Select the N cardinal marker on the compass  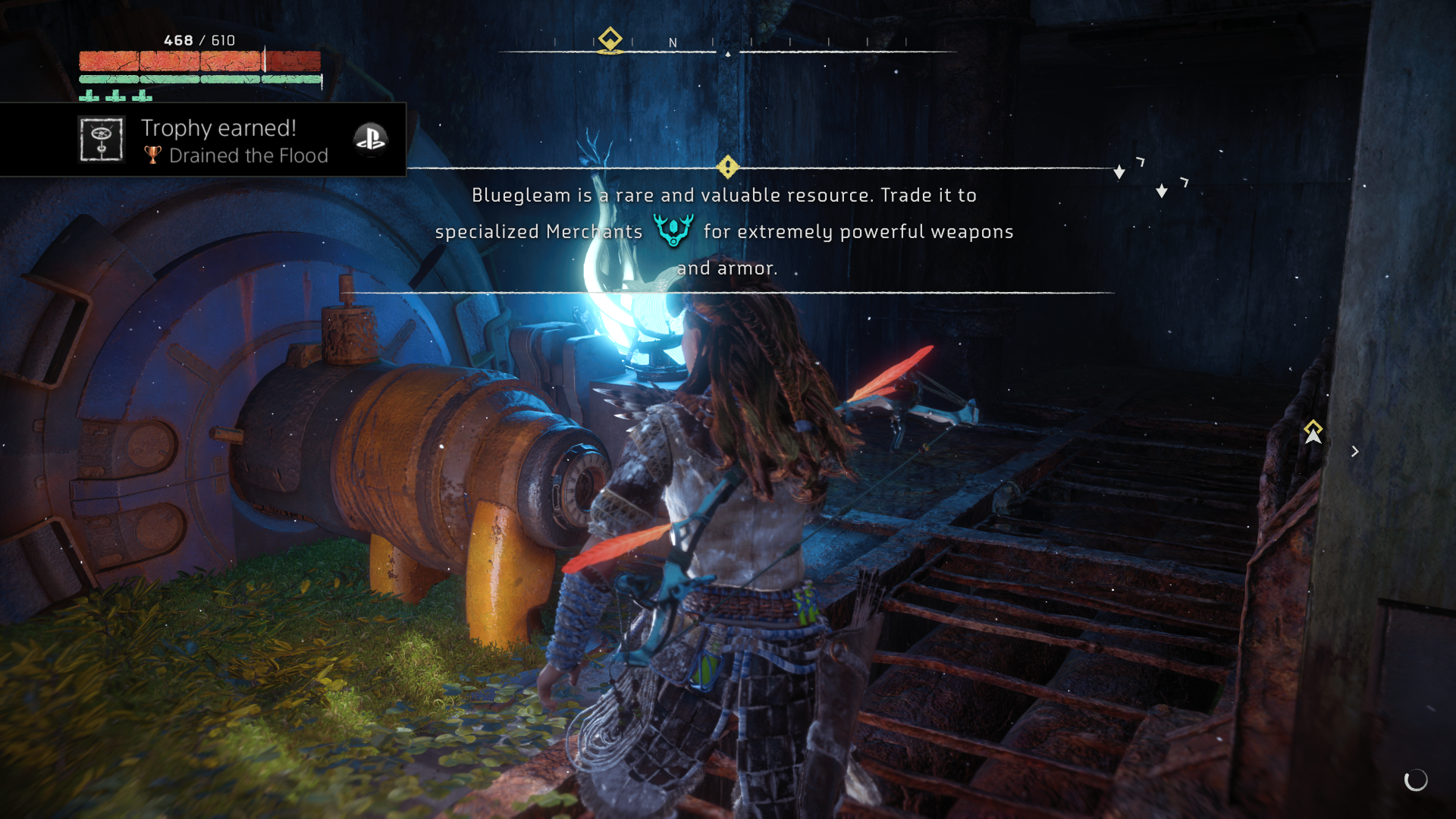(672, 43)
